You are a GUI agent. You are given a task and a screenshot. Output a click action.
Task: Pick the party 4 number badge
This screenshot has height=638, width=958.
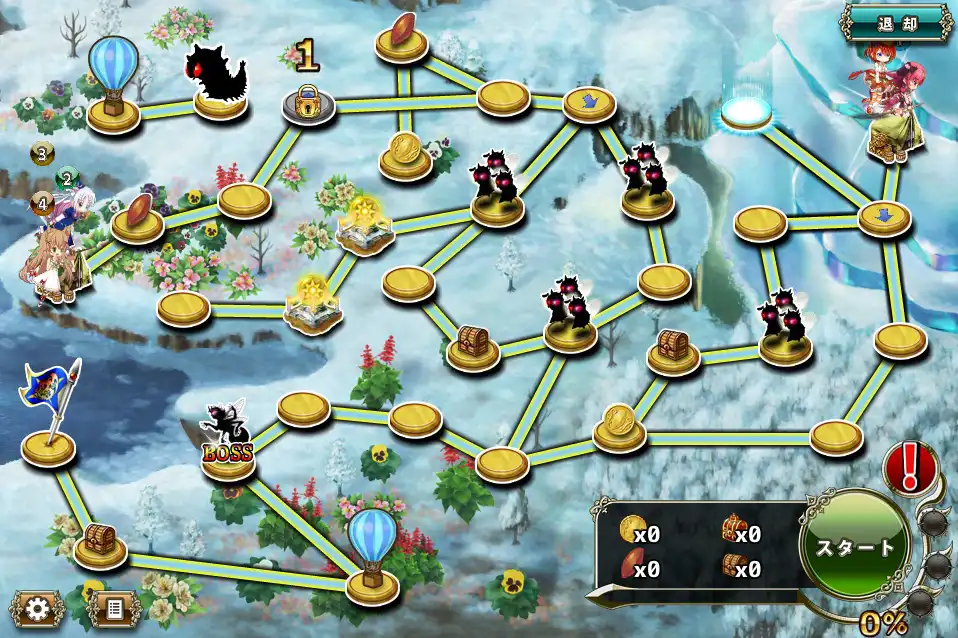pyautogui.click(x=42, y=203)
